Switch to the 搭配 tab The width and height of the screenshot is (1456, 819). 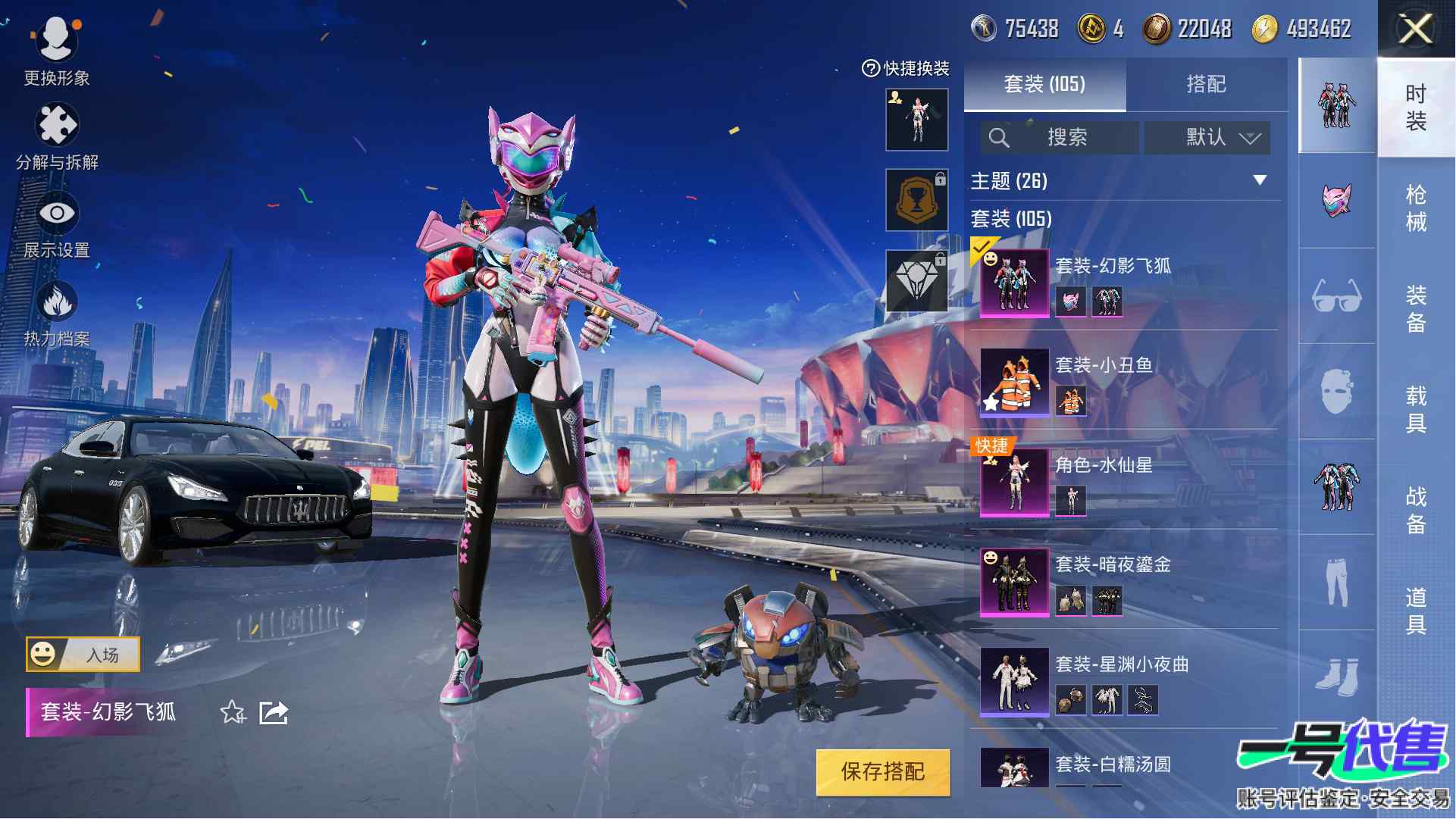pos(1205,84)
